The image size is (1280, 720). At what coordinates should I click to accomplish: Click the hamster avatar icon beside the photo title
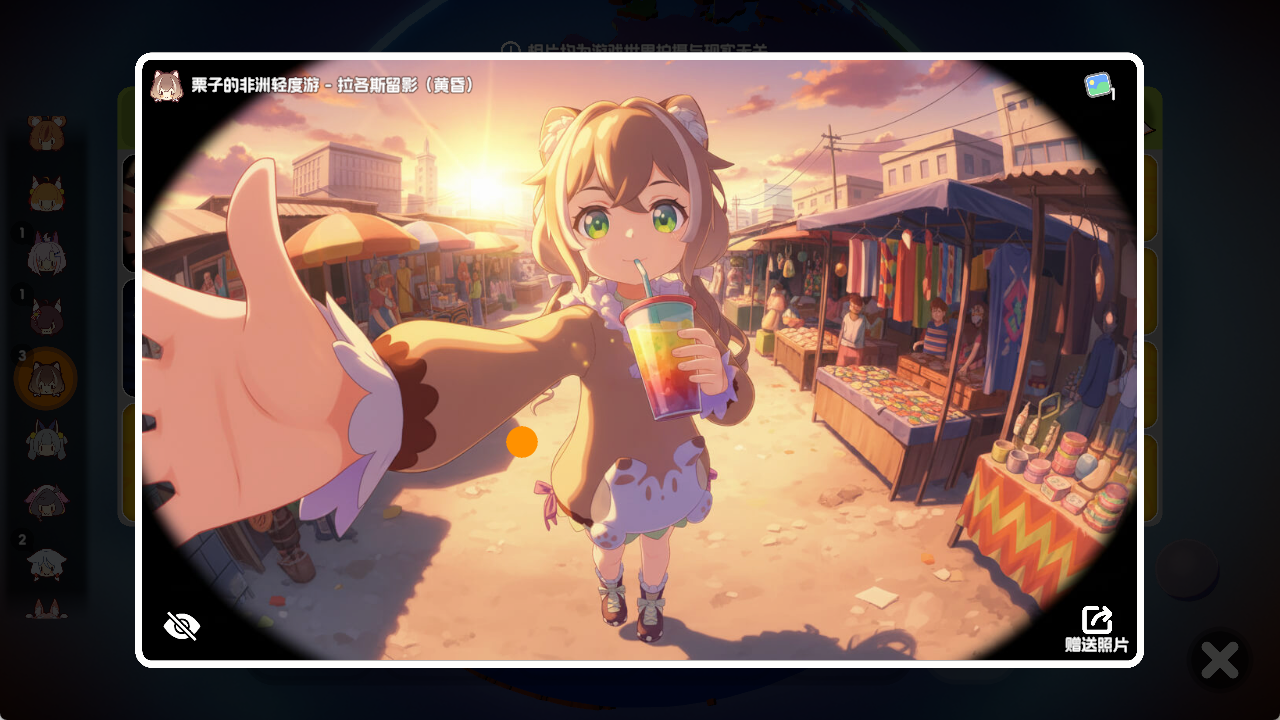click(x=166, y=87)
